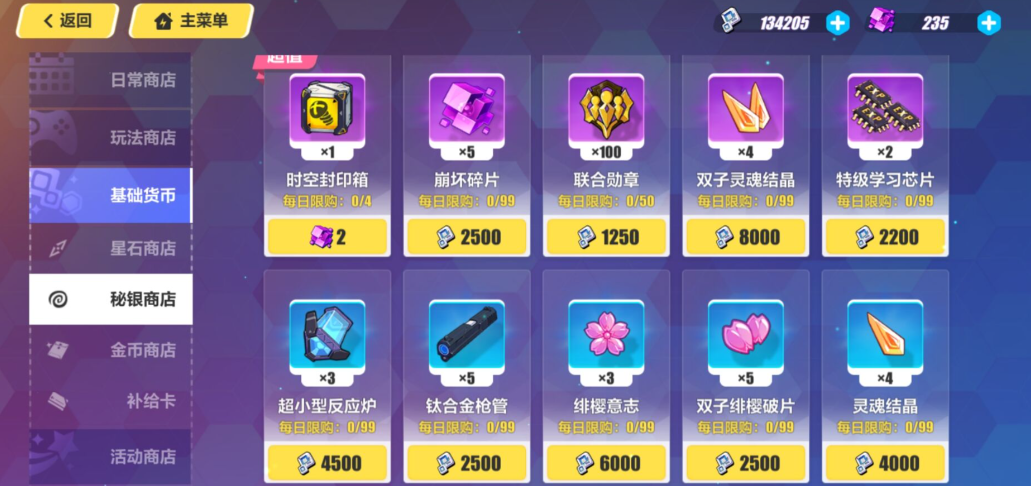Choose the 特级学习芯片 item icon

884,106
